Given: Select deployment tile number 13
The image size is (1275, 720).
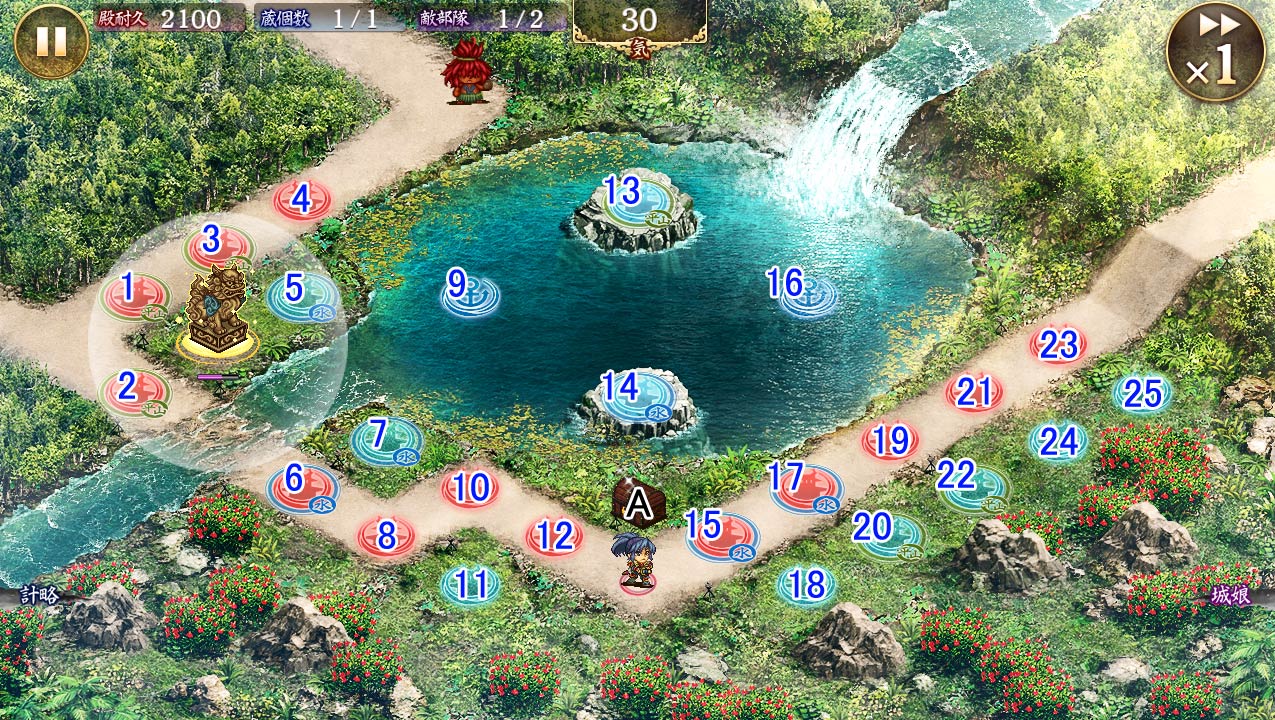Looking at the screenshot, I should (x=625, y=192).
